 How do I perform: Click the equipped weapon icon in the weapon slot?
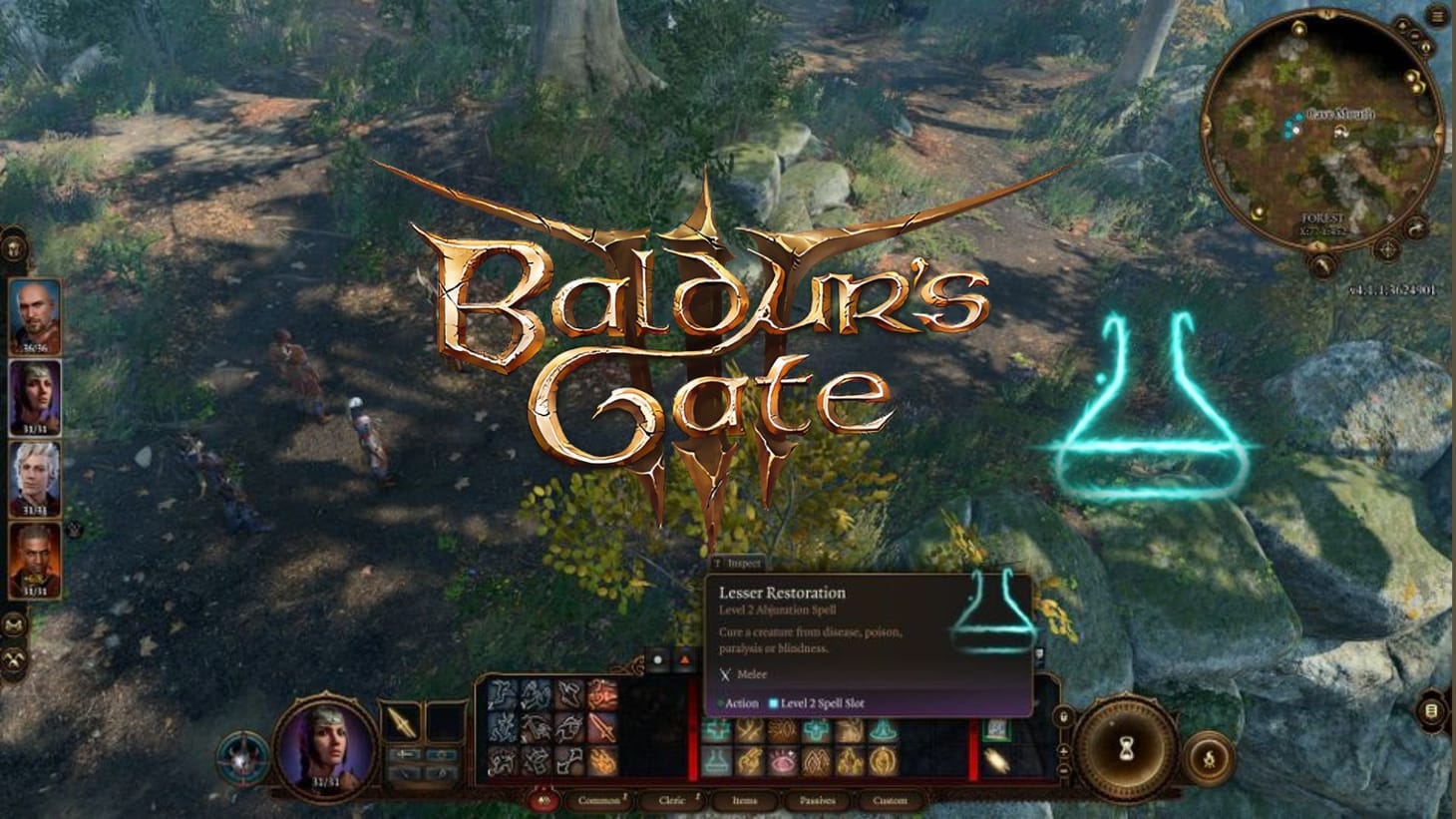coord(403,724)
